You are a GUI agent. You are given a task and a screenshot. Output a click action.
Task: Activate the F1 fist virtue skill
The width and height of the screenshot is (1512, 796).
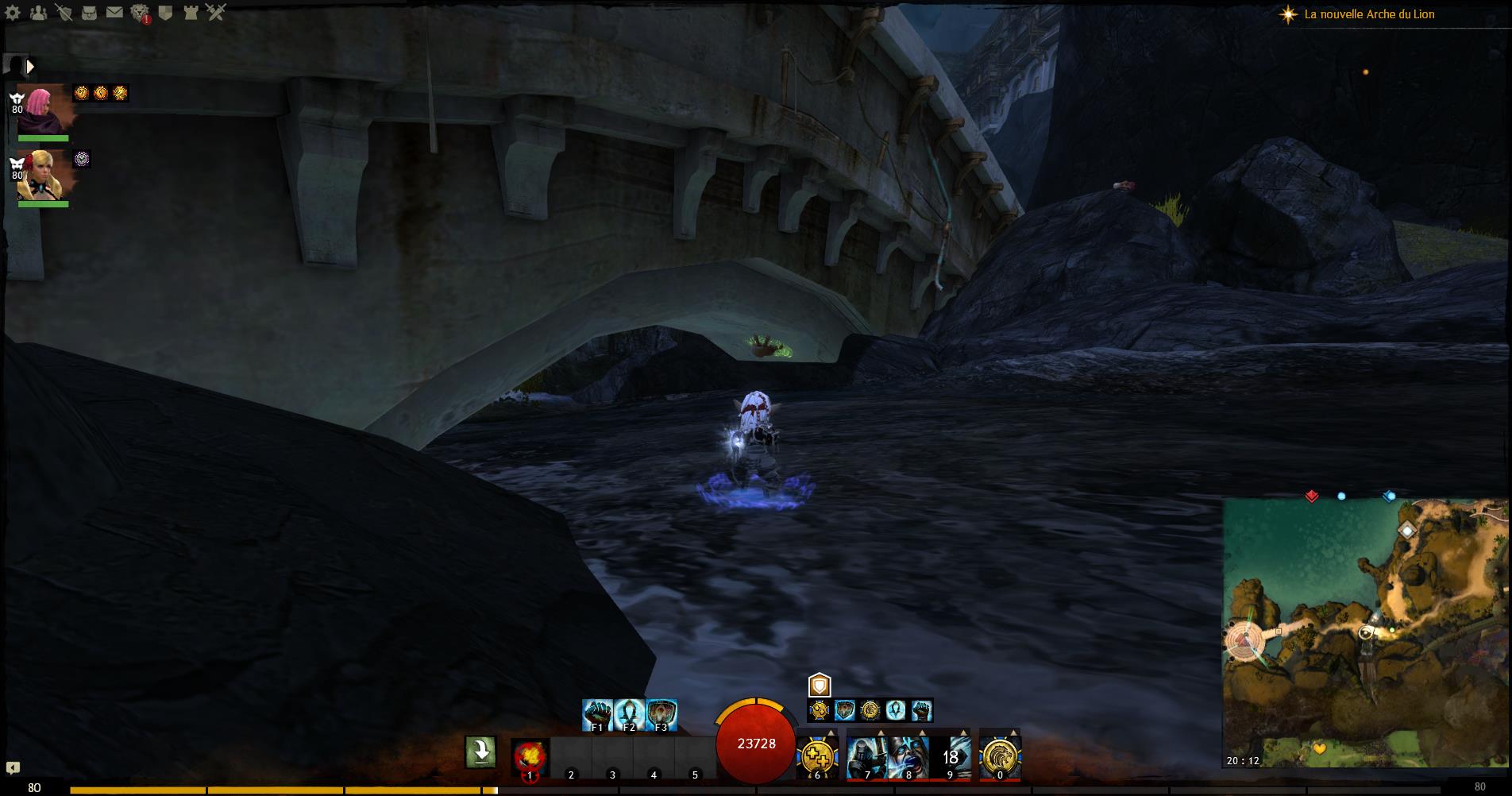[x=597, y=714]
